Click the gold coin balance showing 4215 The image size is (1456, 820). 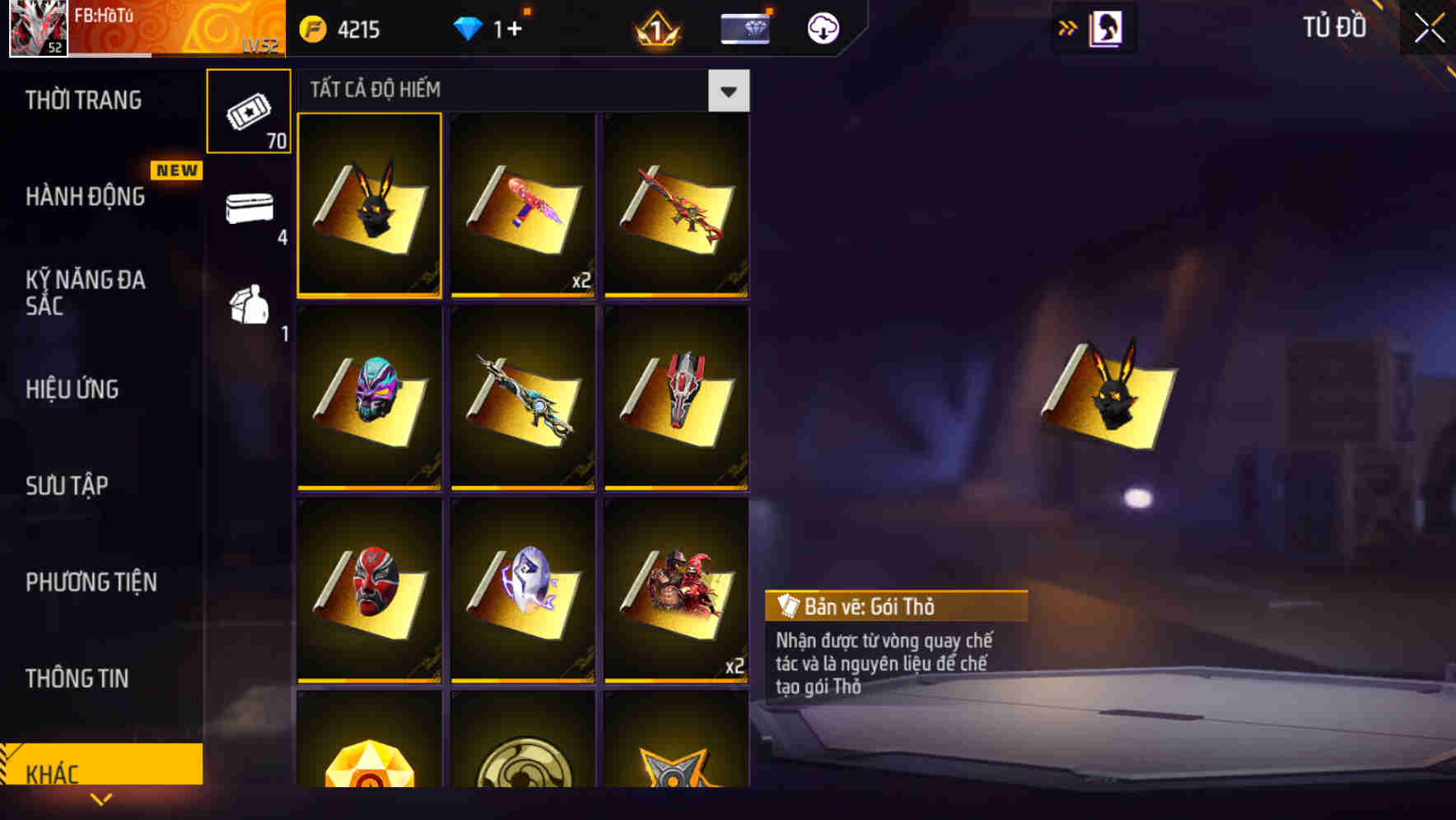pyautogui.click(x=340, y=30)
